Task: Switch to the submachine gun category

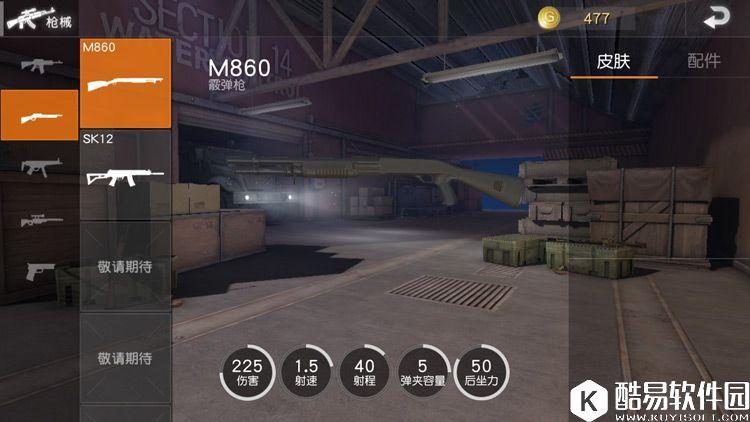Action: pyautogui.click(x=40, y=166)
